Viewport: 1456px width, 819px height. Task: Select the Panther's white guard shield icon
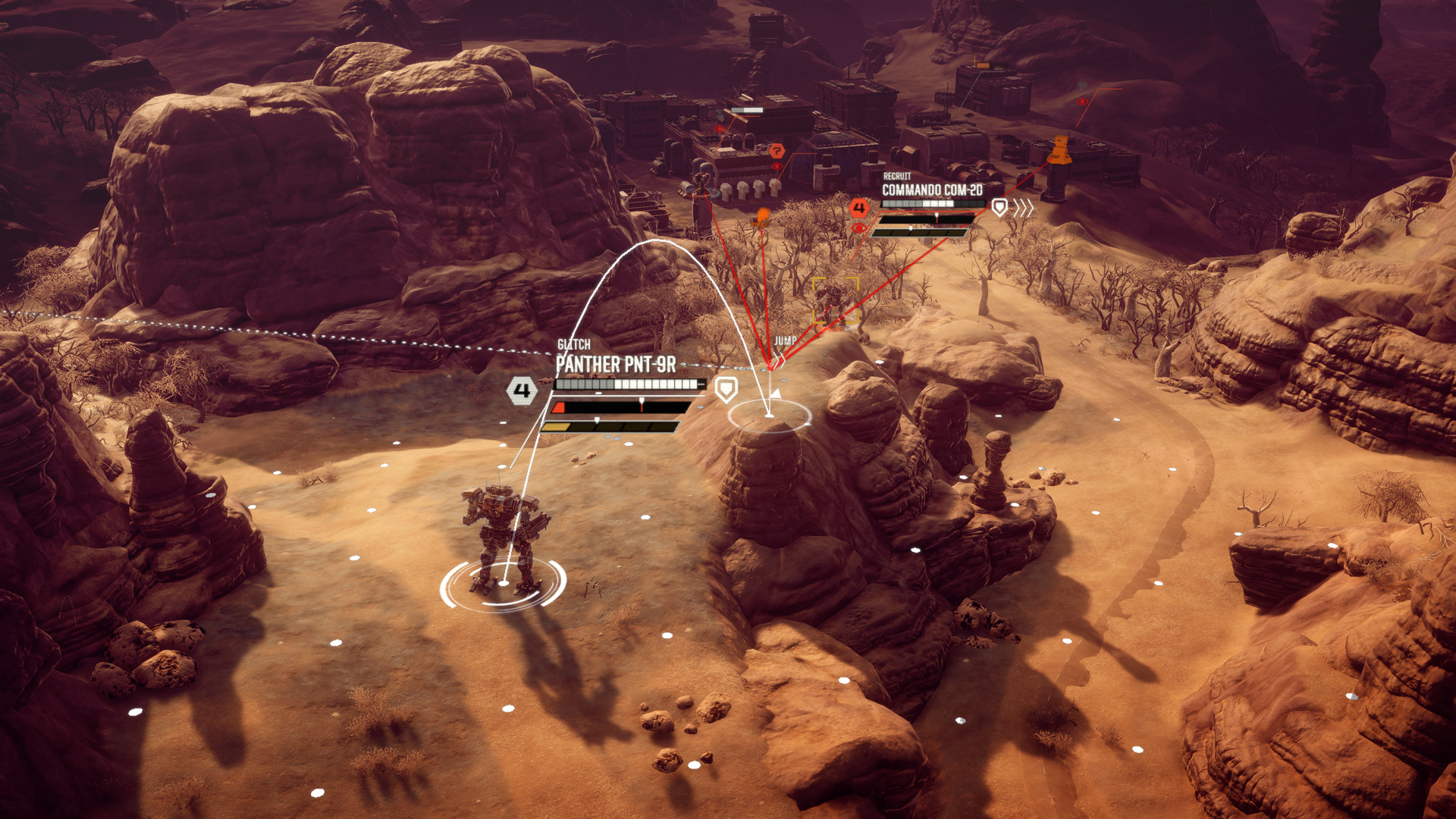pos(726,391)
